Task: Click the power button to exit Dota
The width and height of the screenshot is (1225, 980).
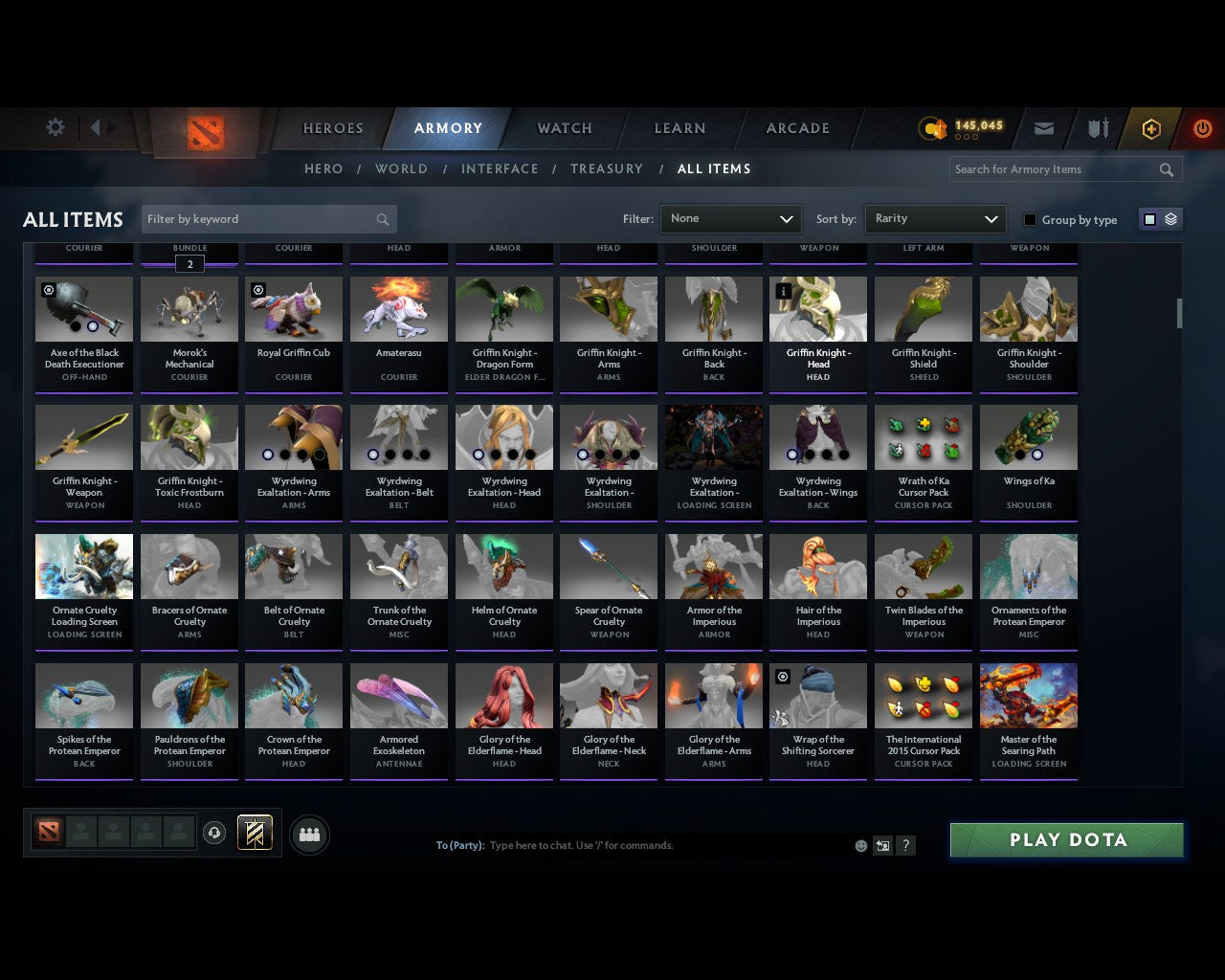Action: 1202,128
